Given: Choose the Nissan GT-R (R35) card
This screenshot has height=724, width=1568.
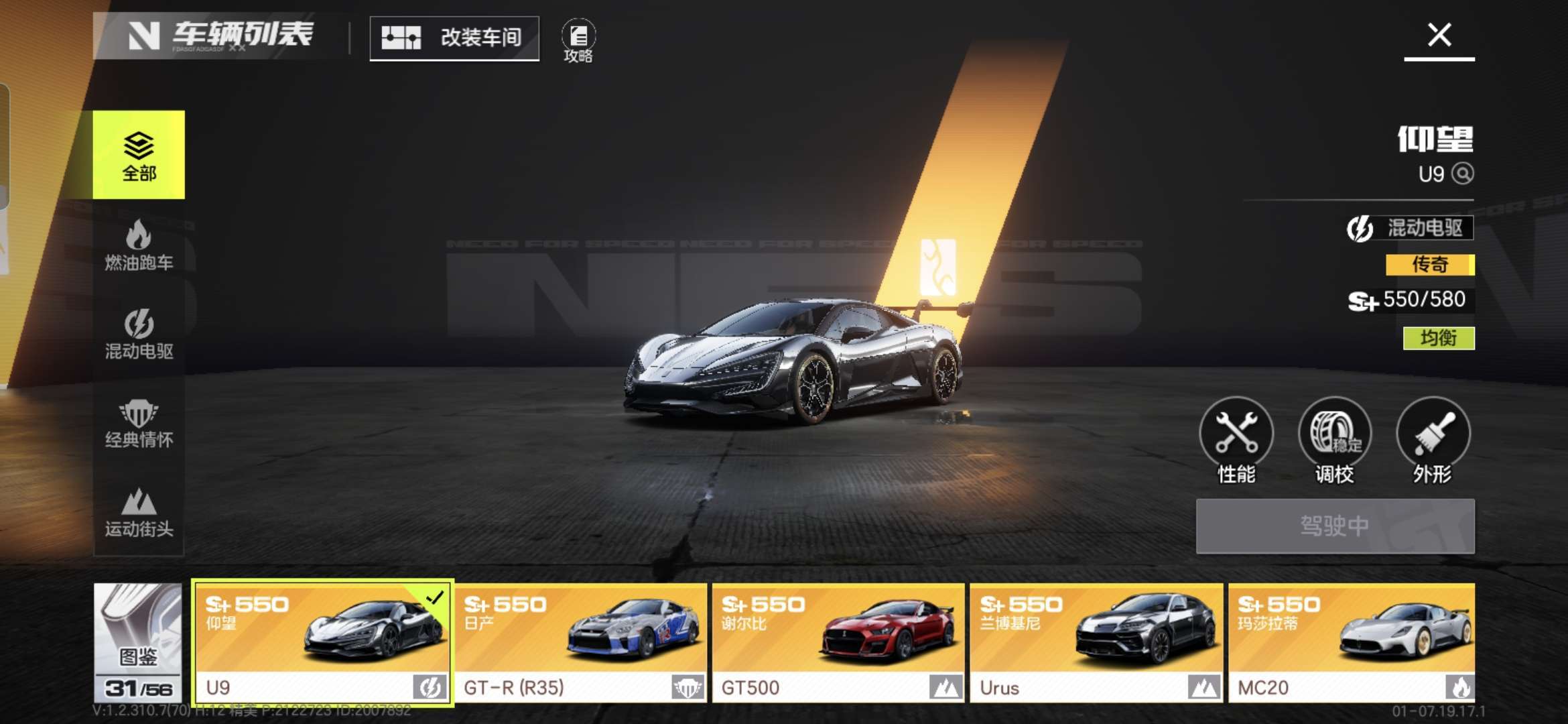Looking at the screenshot, I should [x=581, y=642].
